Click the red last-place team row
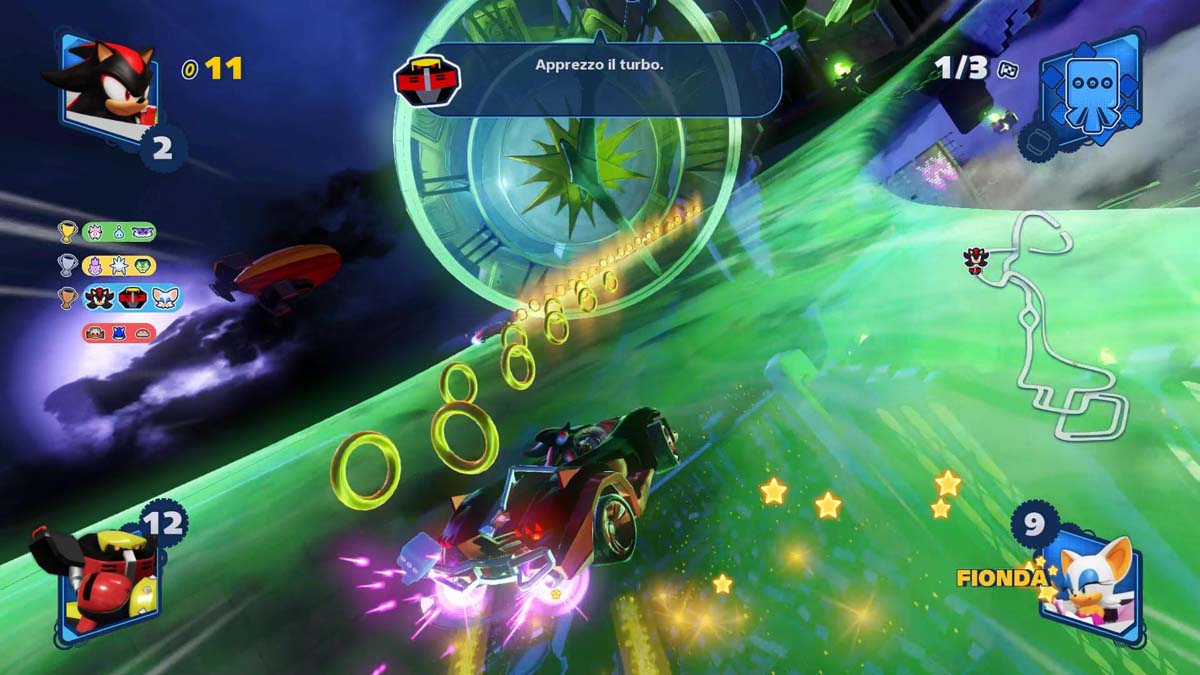Image resolution: width=1200 pixels, height=675 pixels. coord(119,333)
